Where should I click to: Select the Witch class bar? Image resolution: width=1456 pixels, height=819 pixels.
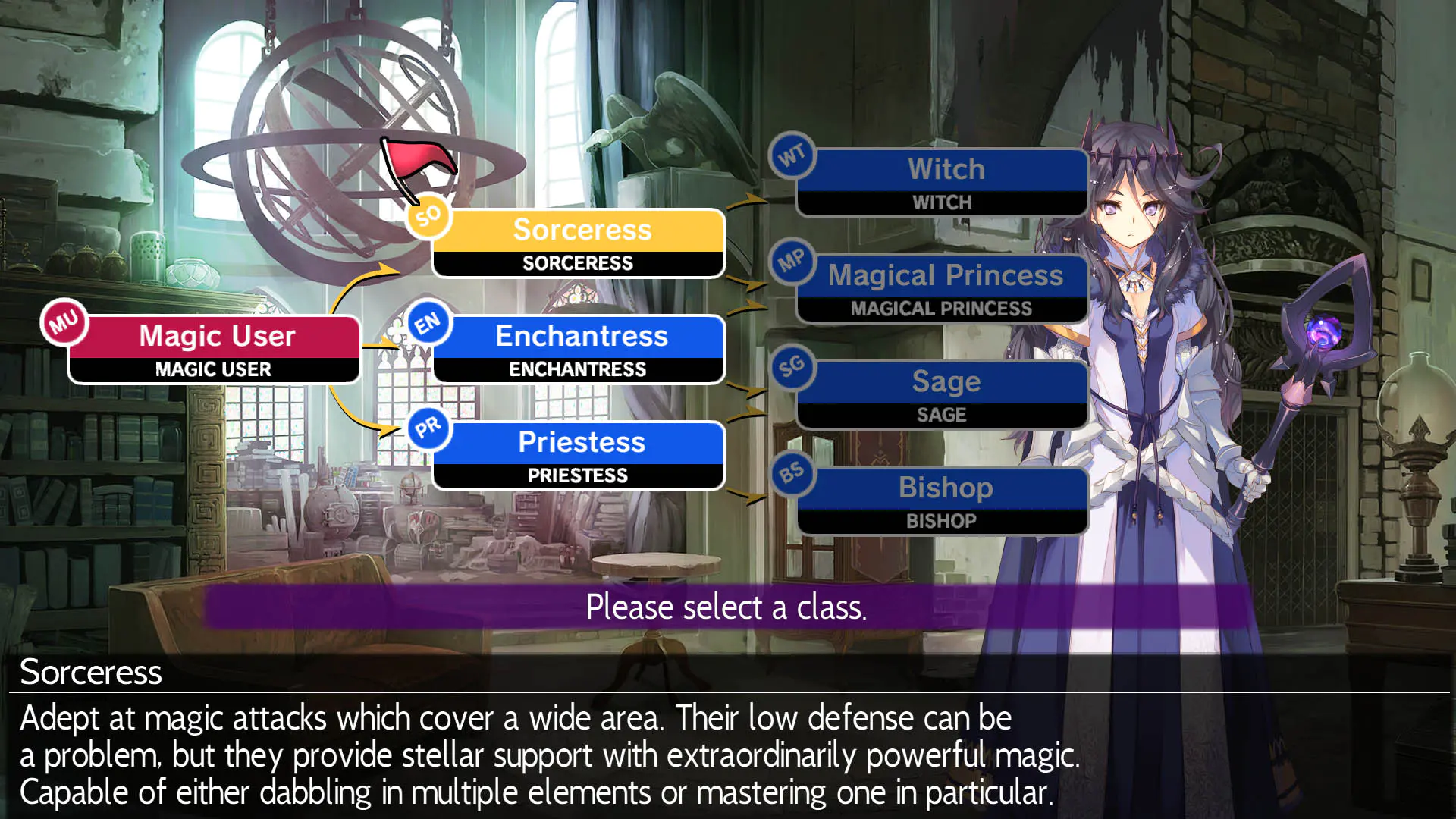(943, 180)
